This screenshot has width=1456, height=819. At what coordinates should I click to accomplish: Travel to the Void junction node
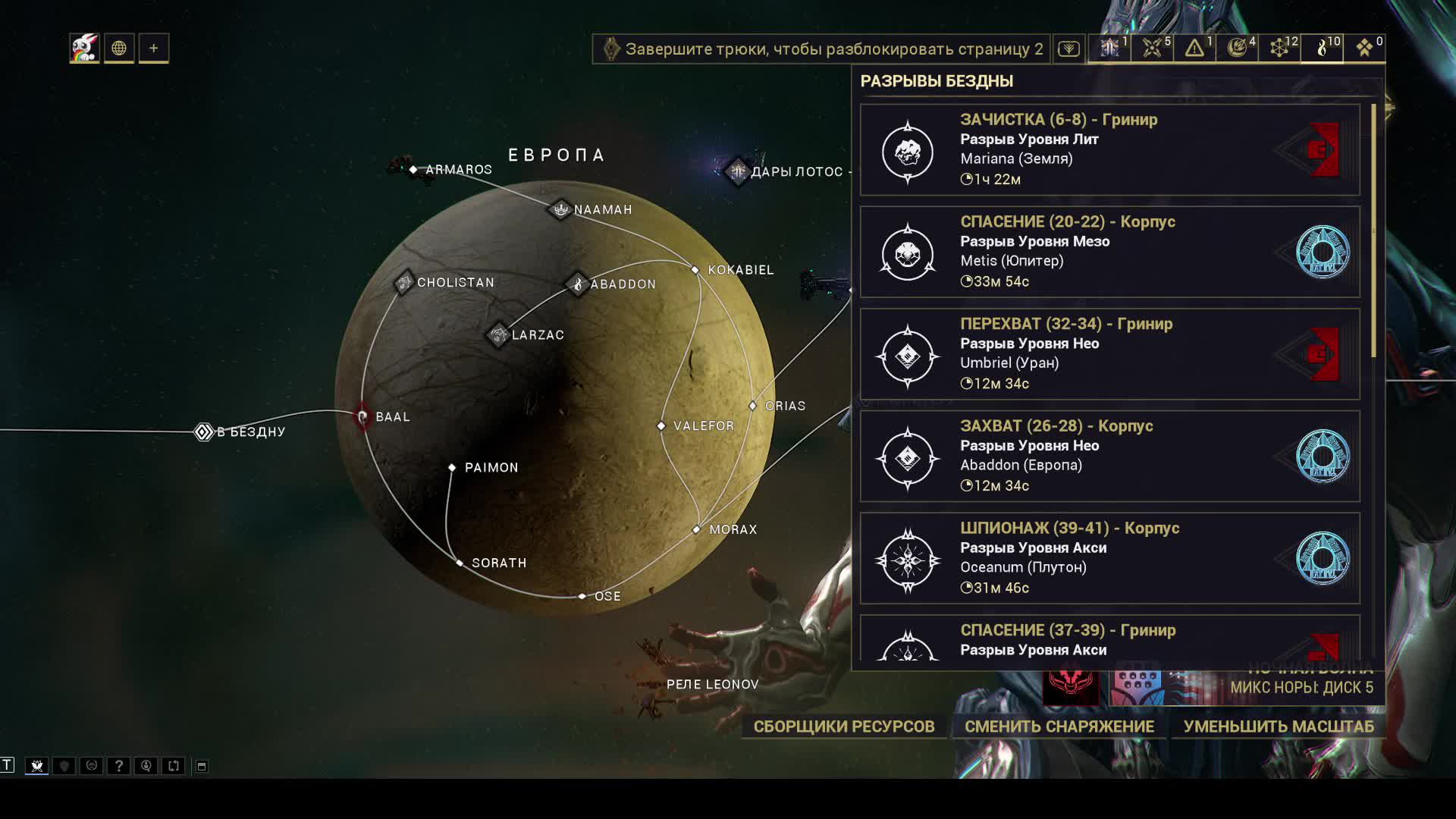coord(203,431)
